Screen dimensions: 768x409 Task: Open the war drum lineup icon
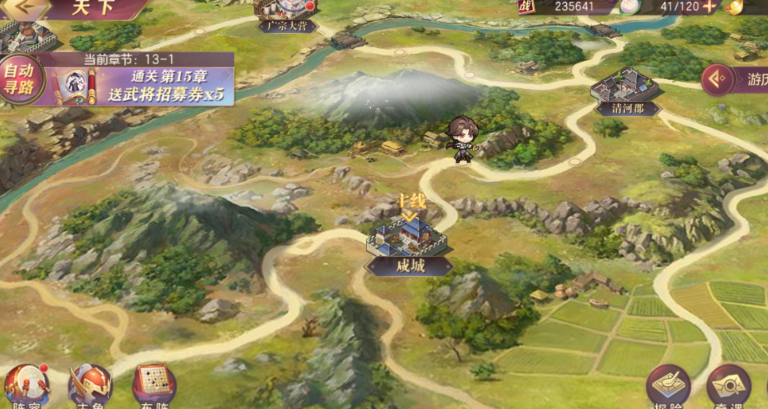(25, 386)
